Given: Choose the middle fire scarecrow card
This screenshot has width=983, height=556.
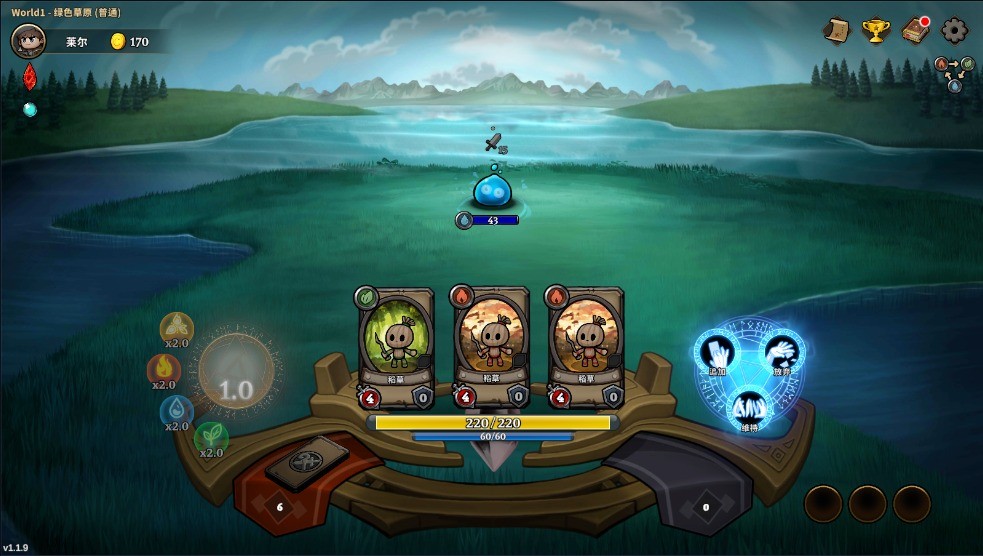Looking at the screenshot, I should point(491,345).
